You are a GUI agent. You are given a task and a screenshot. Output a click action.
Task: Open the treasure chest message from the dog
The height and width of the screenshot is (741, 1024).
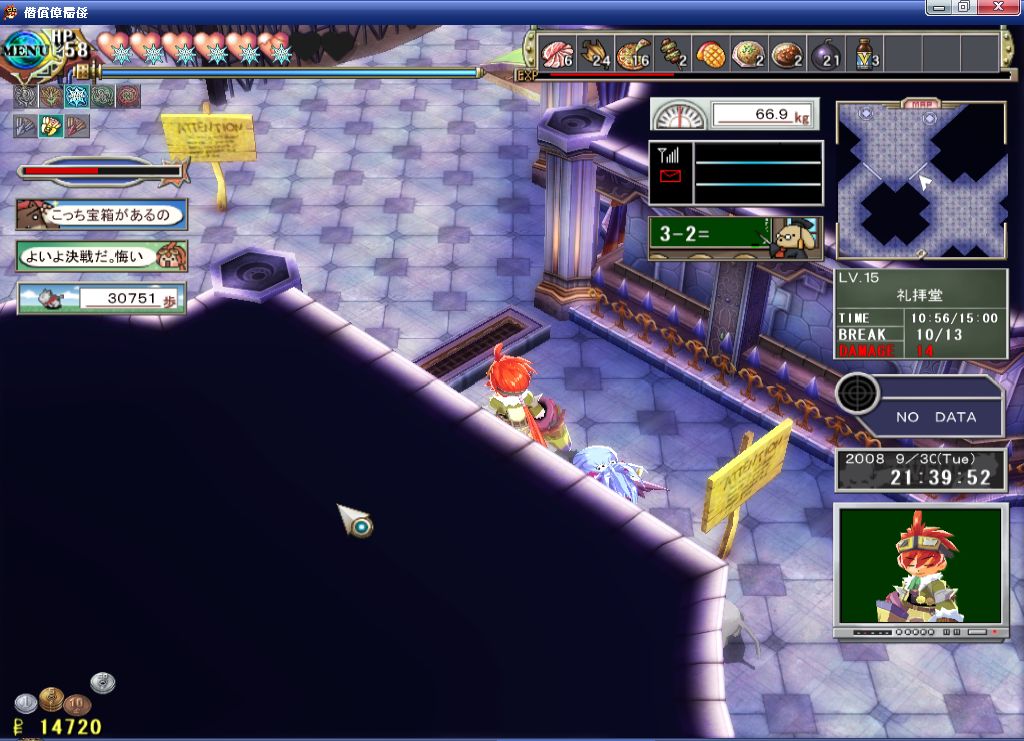[101, 214]
